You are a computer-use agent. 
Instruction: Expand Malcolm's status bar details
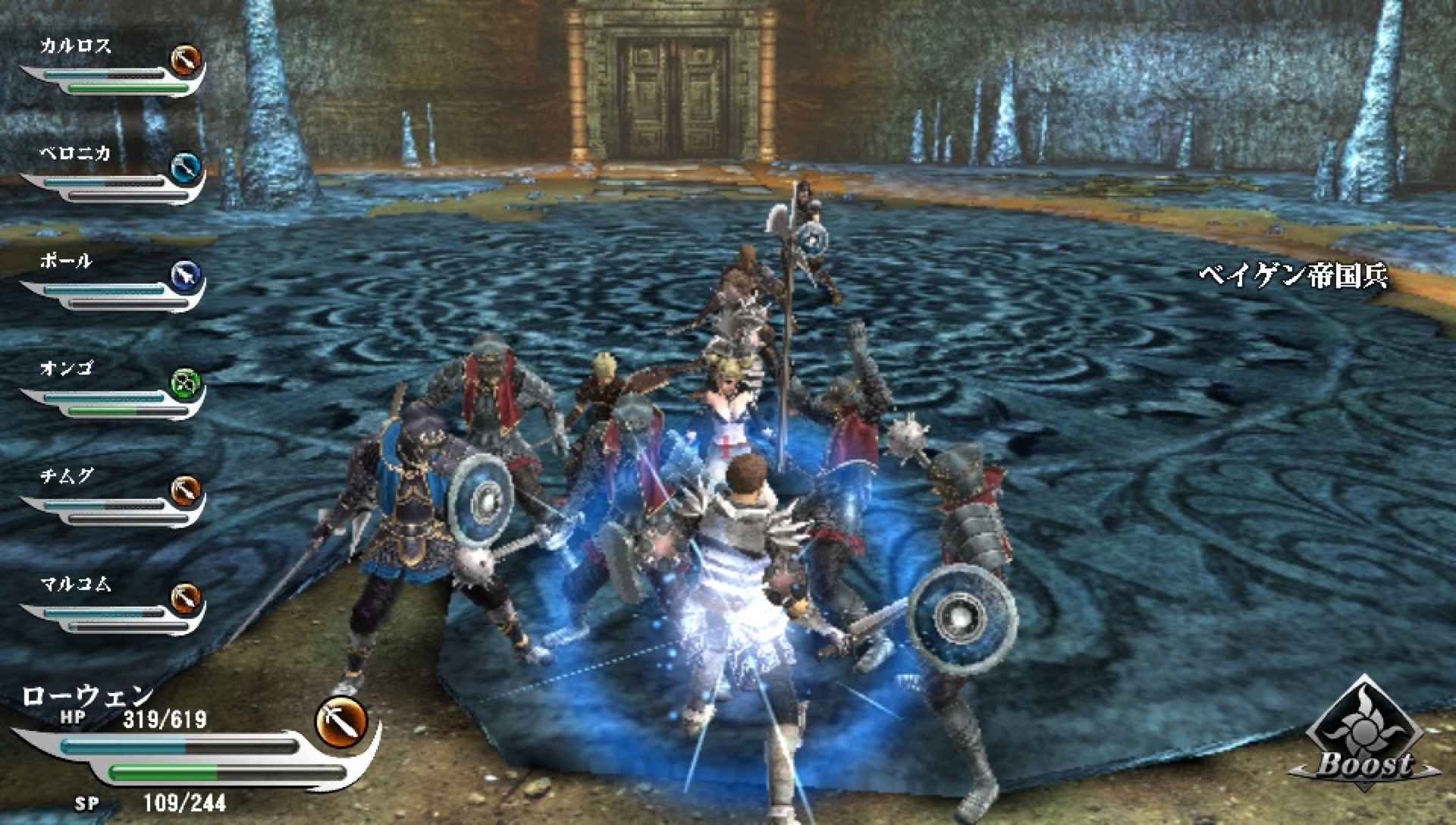pos(106,618)
